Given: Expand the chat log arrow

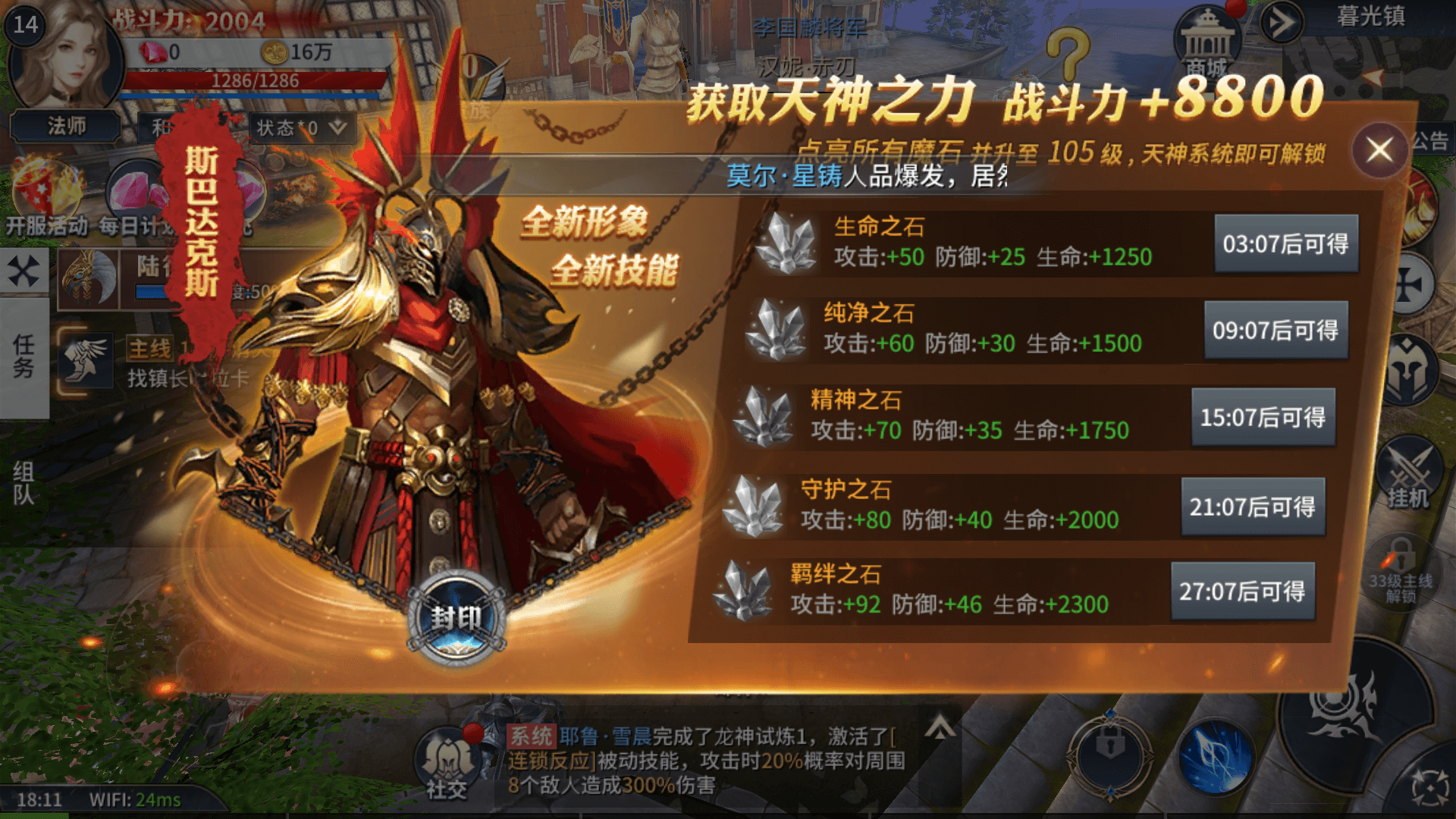Looking at the screenshot, I should (x=940, y=728).
